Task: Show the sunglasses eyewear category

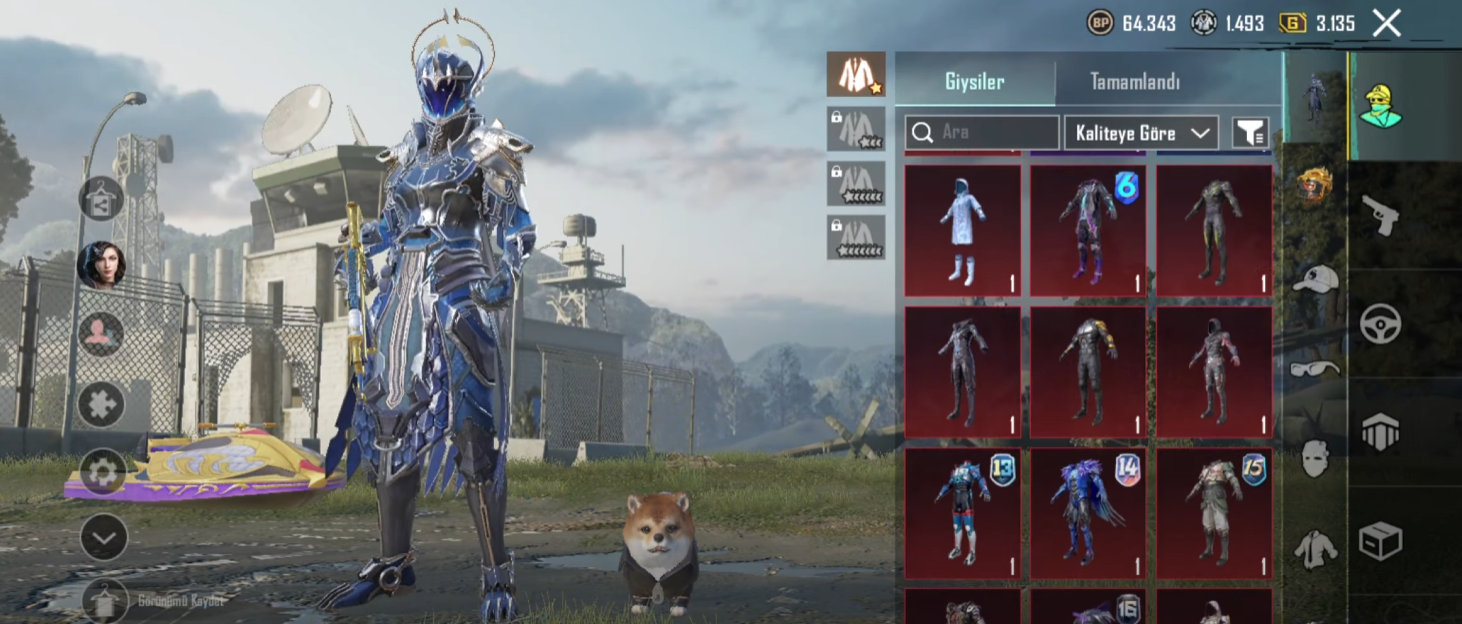Action: [x=1315, y=369]
